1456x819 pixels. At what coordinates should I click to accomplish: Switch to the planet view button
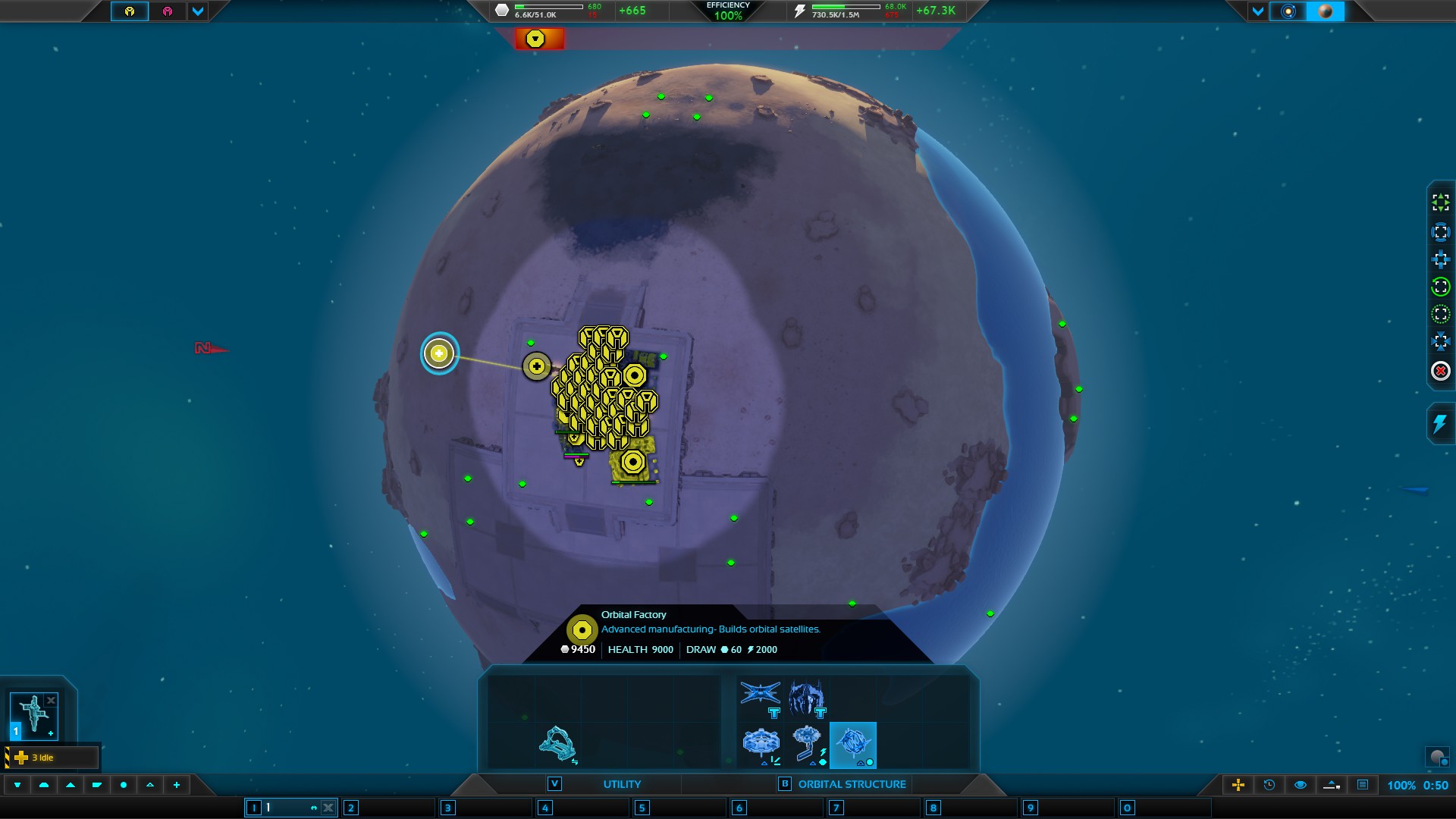(1326, 11)
